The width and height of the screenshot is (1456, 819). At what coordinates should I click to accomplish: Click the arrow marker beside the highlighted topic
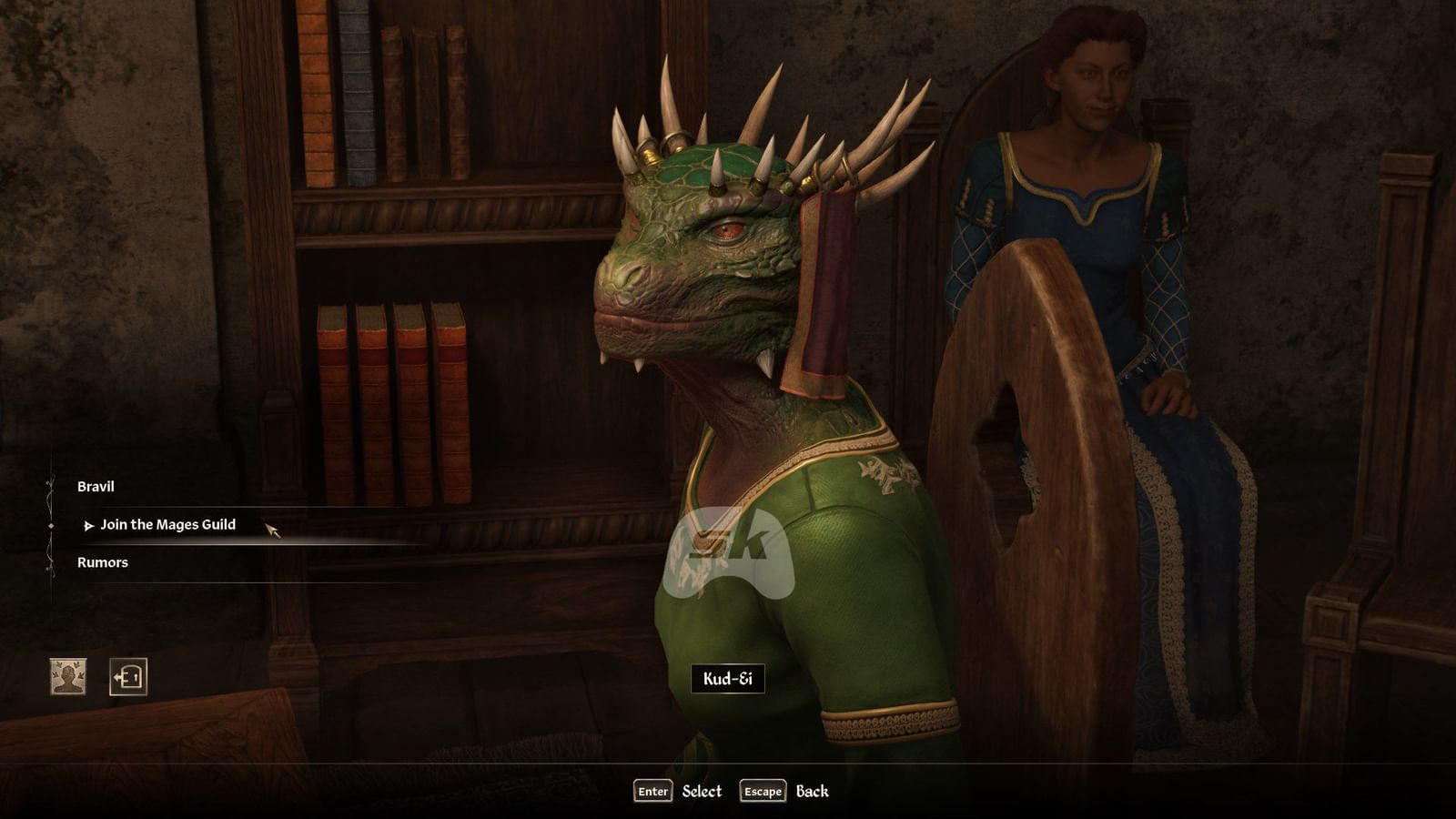[x=88, y=524]
